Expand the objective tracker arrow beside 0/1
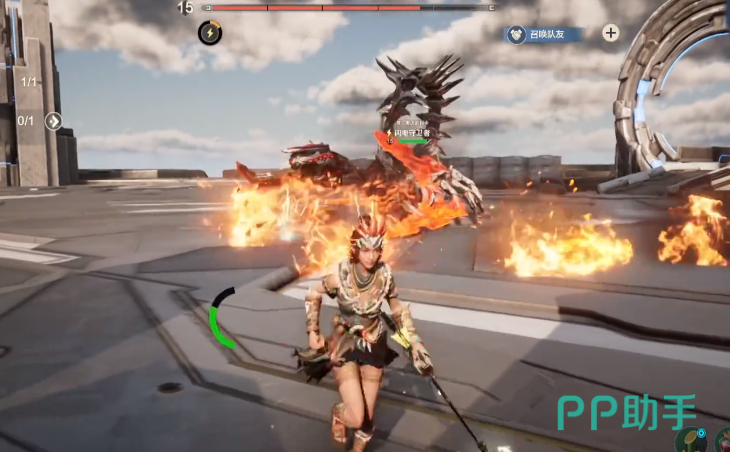This screenshot has height=452, width=730. tap(54, 121)
